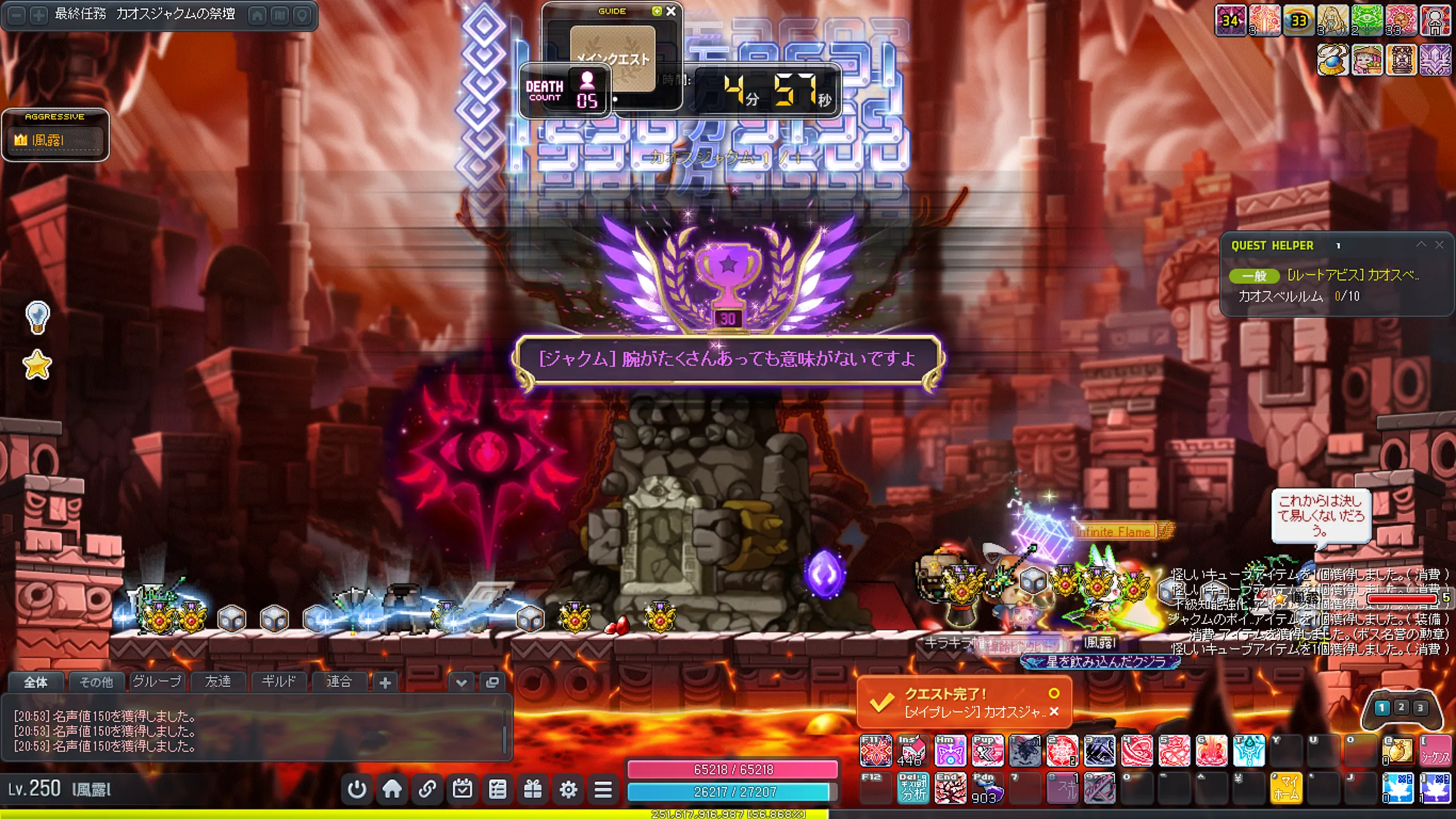Click the yellow star icon on left

point(37,365)
